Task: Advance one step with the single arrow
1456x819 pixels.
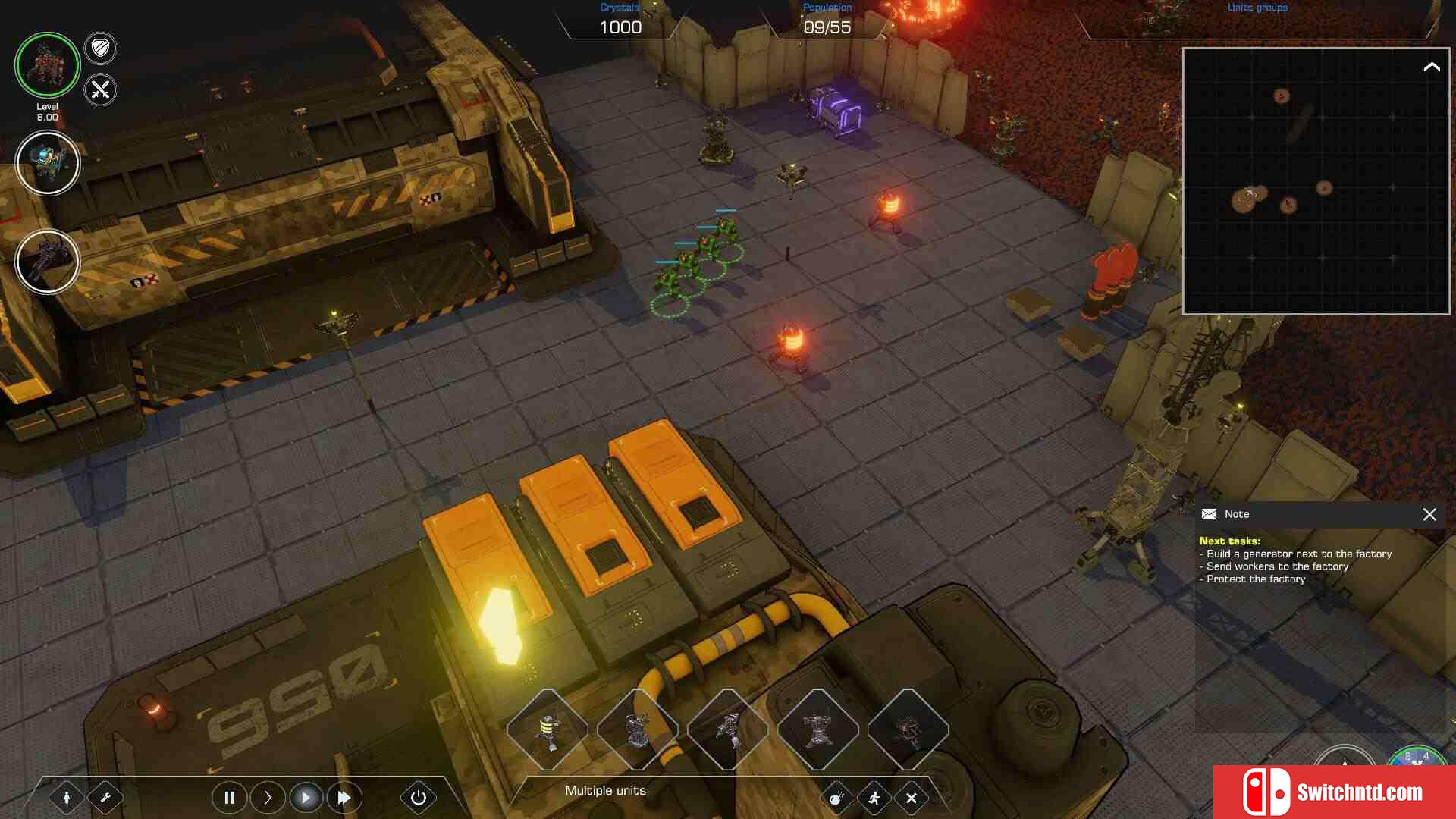Action: tap(268, 798)
